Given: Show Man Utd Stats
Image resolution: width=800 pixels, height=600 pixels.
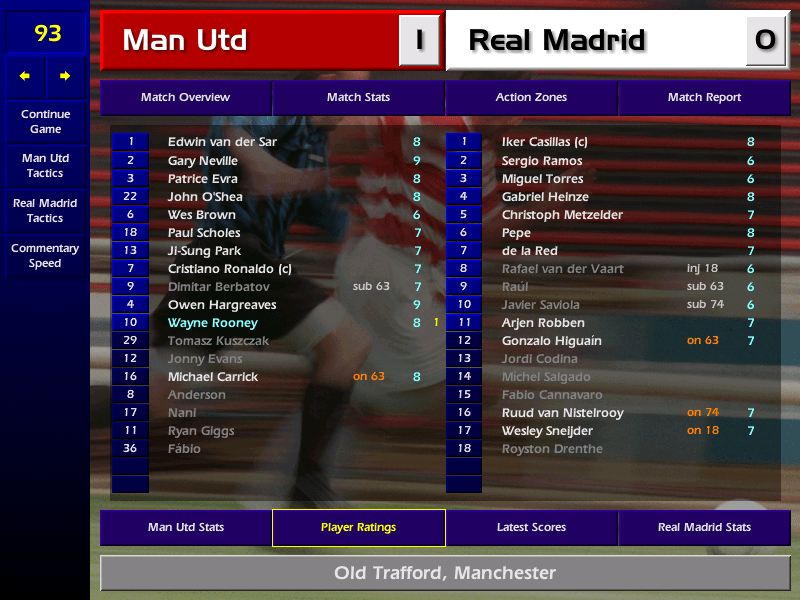Looking at the screenshot, I should click(x=185, y=527).
